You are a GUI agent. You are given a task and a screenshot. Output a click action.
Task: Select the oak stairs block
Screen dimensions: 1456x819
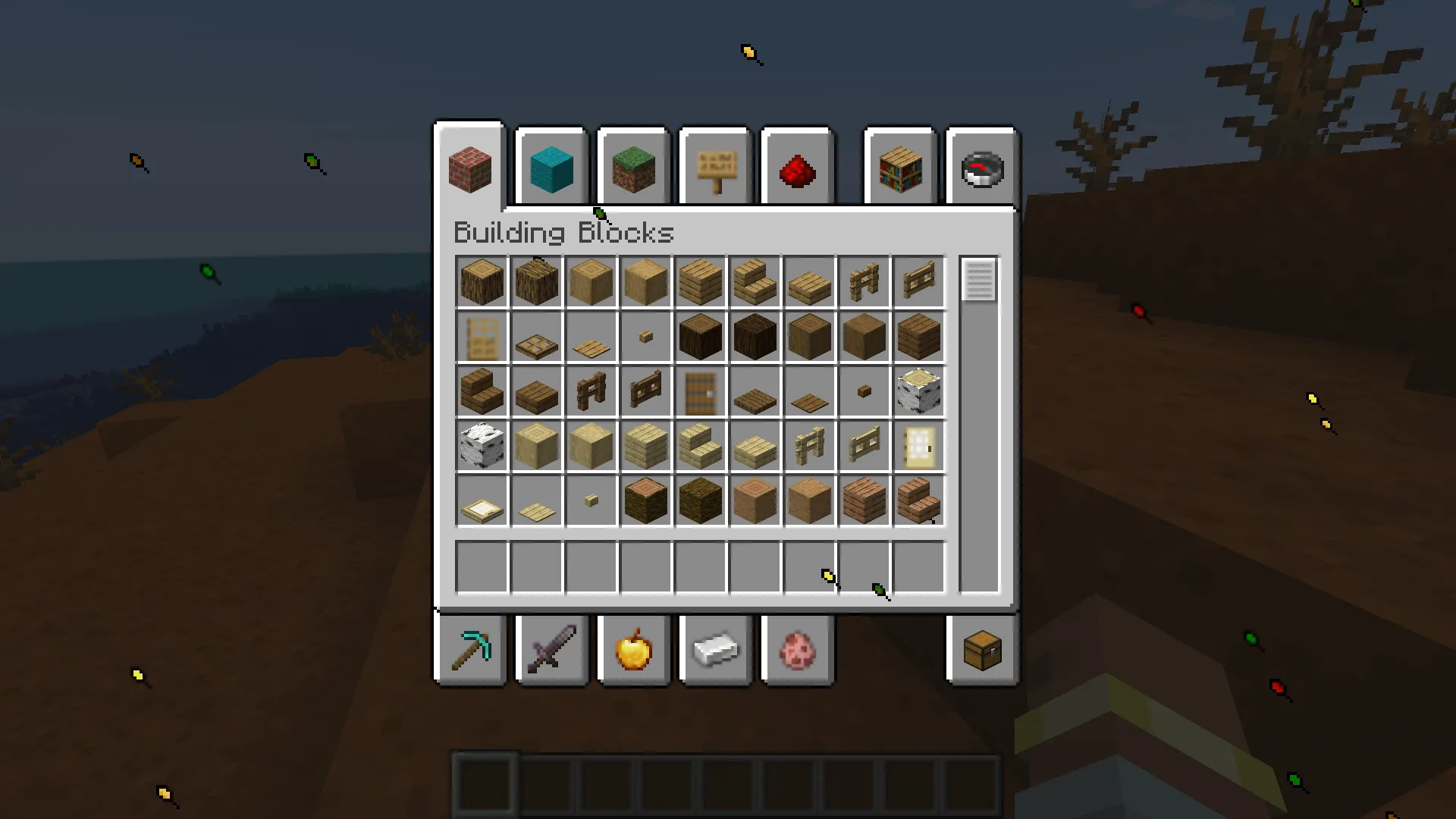point(755,281)
